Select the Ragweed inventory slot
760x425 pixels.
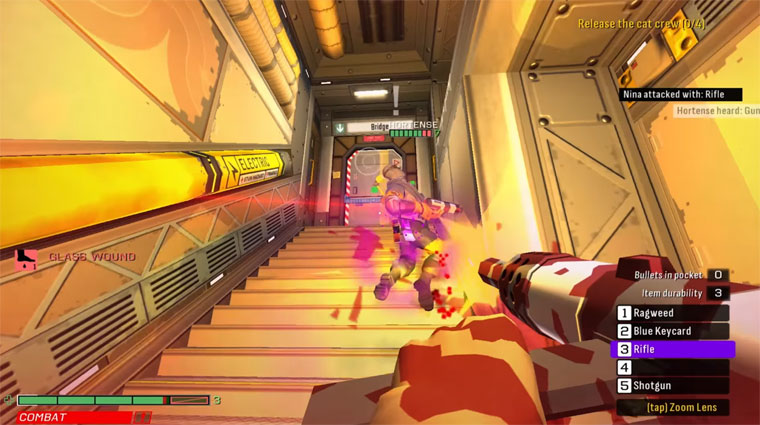670,313
